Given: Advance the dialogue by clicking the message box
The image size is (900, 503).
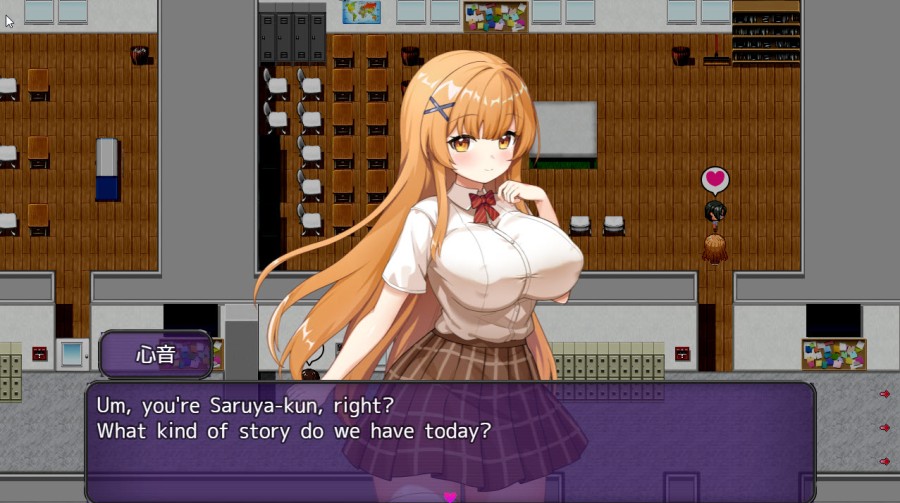Looking at the screenshot, I should (450, 440).
